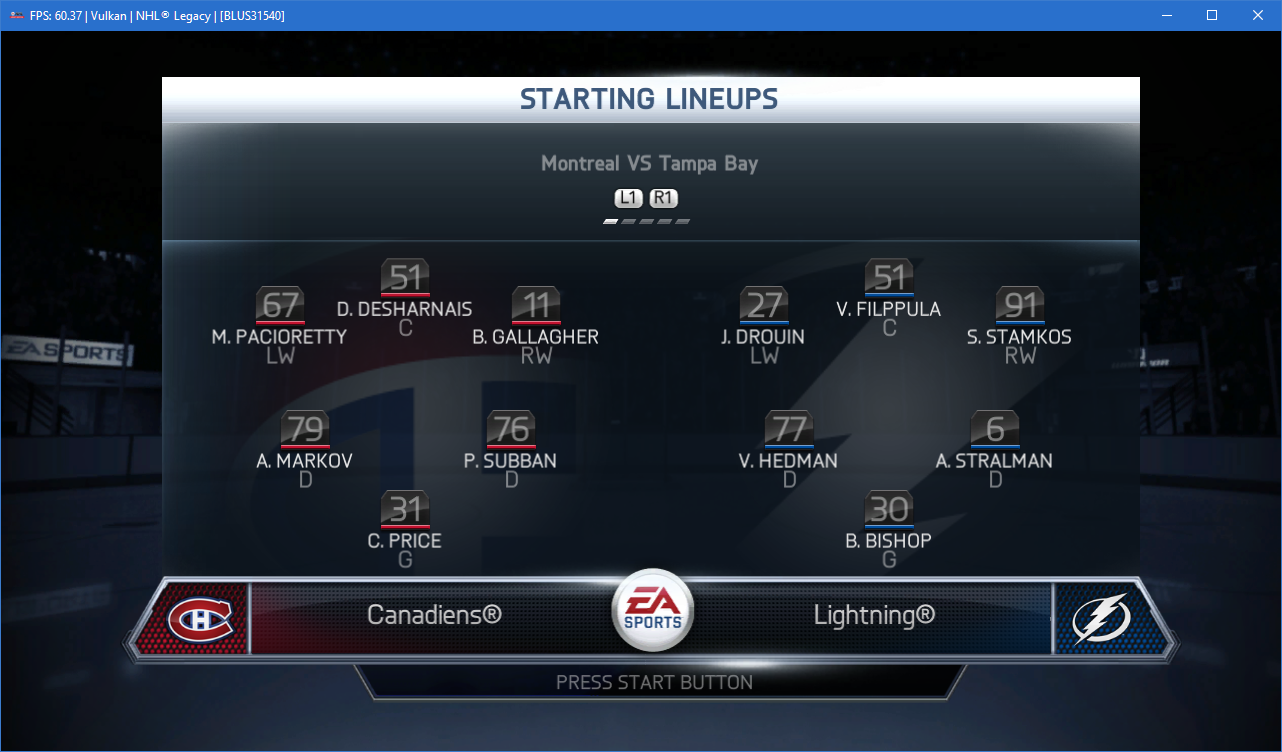Image resolution: width=1282 pixels, height=752 pixels.
Task: Choose P. Subban's number 76 card
Action: click(x=511, y=429)
